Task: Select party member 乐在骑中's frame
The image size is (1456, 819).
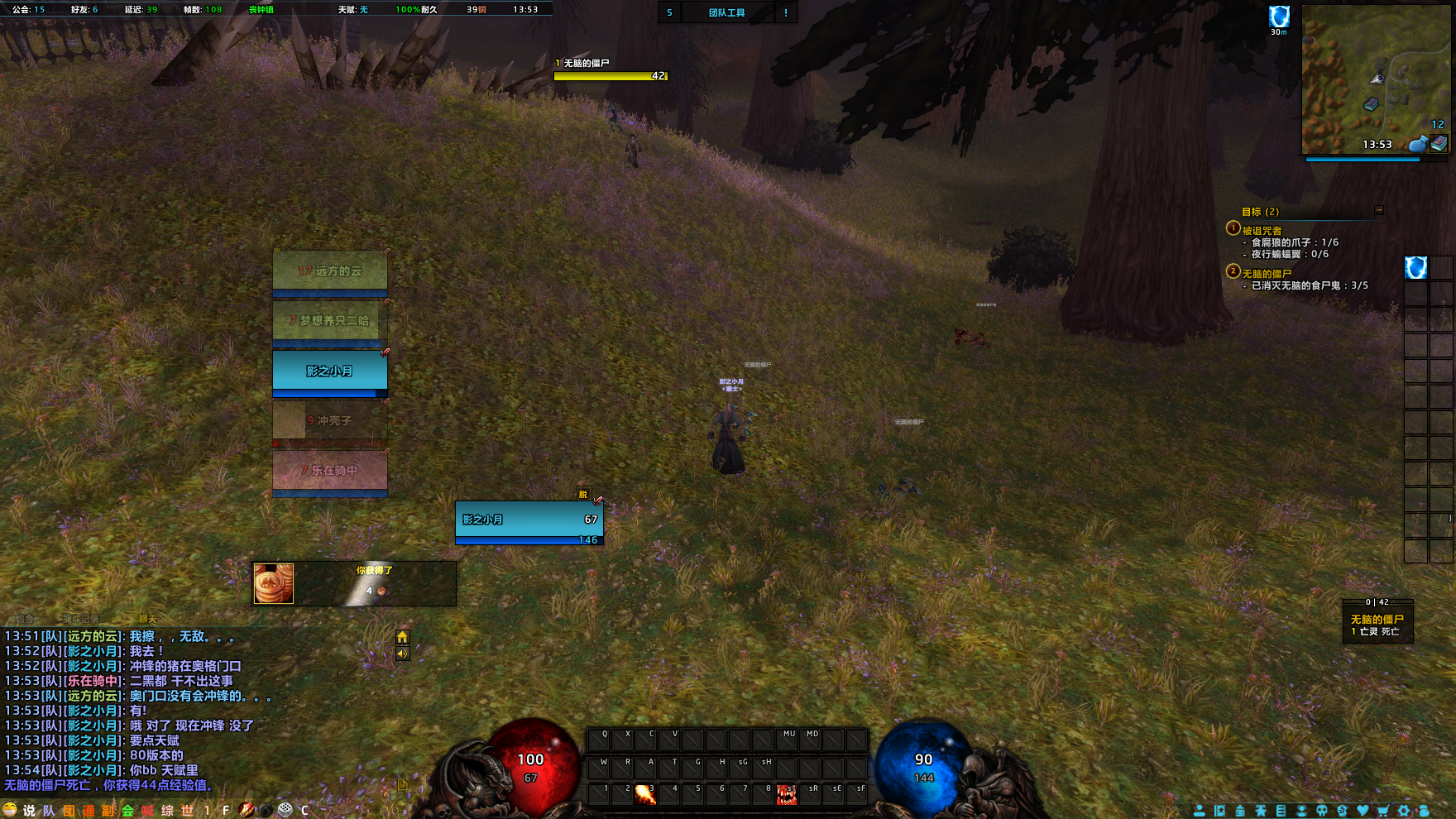Action: tap(329, 471)
